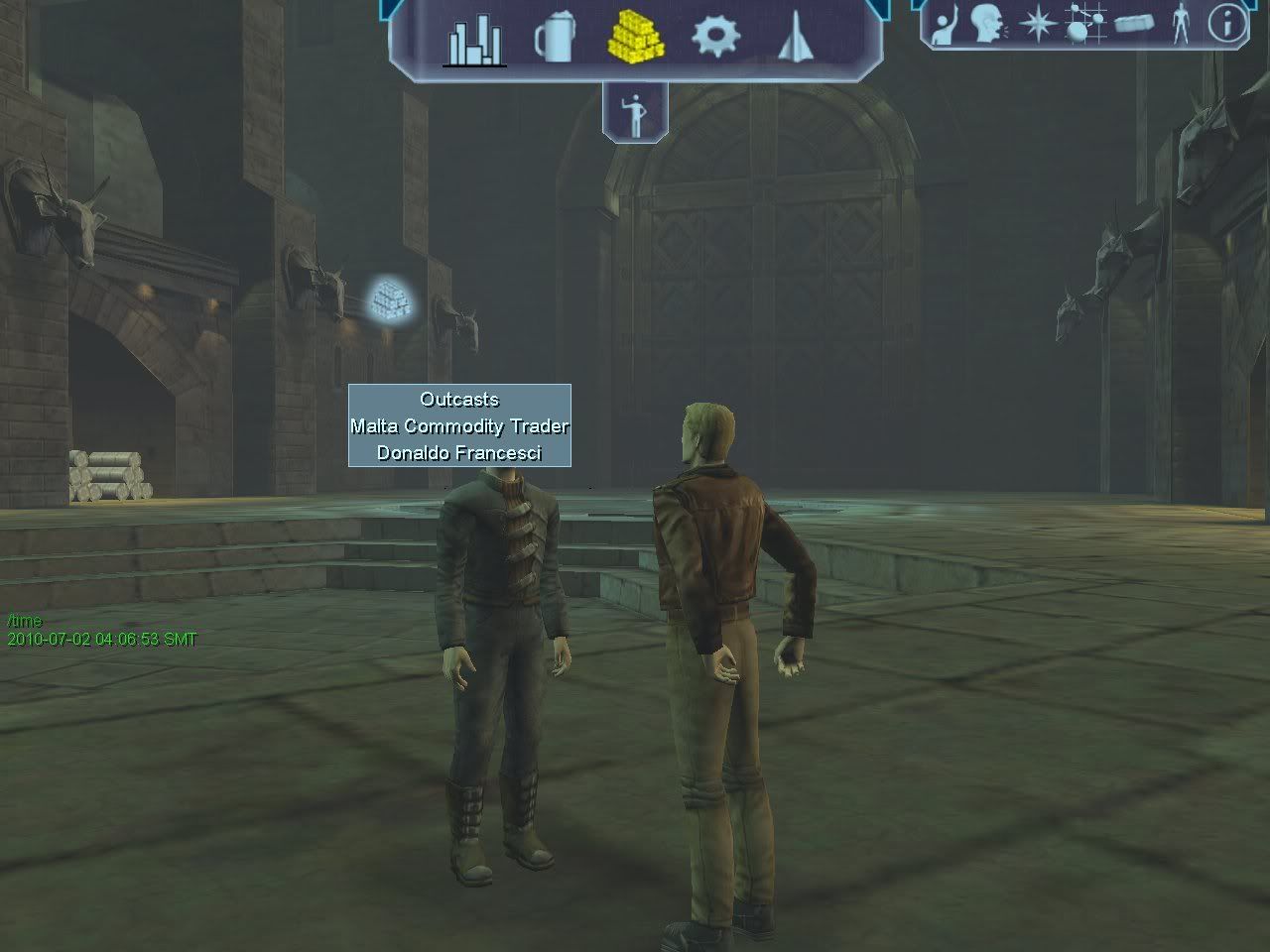Screen dimensions: 1270x952
Task: Open the circled 'i' information icon
Action: pos(1227,23)
